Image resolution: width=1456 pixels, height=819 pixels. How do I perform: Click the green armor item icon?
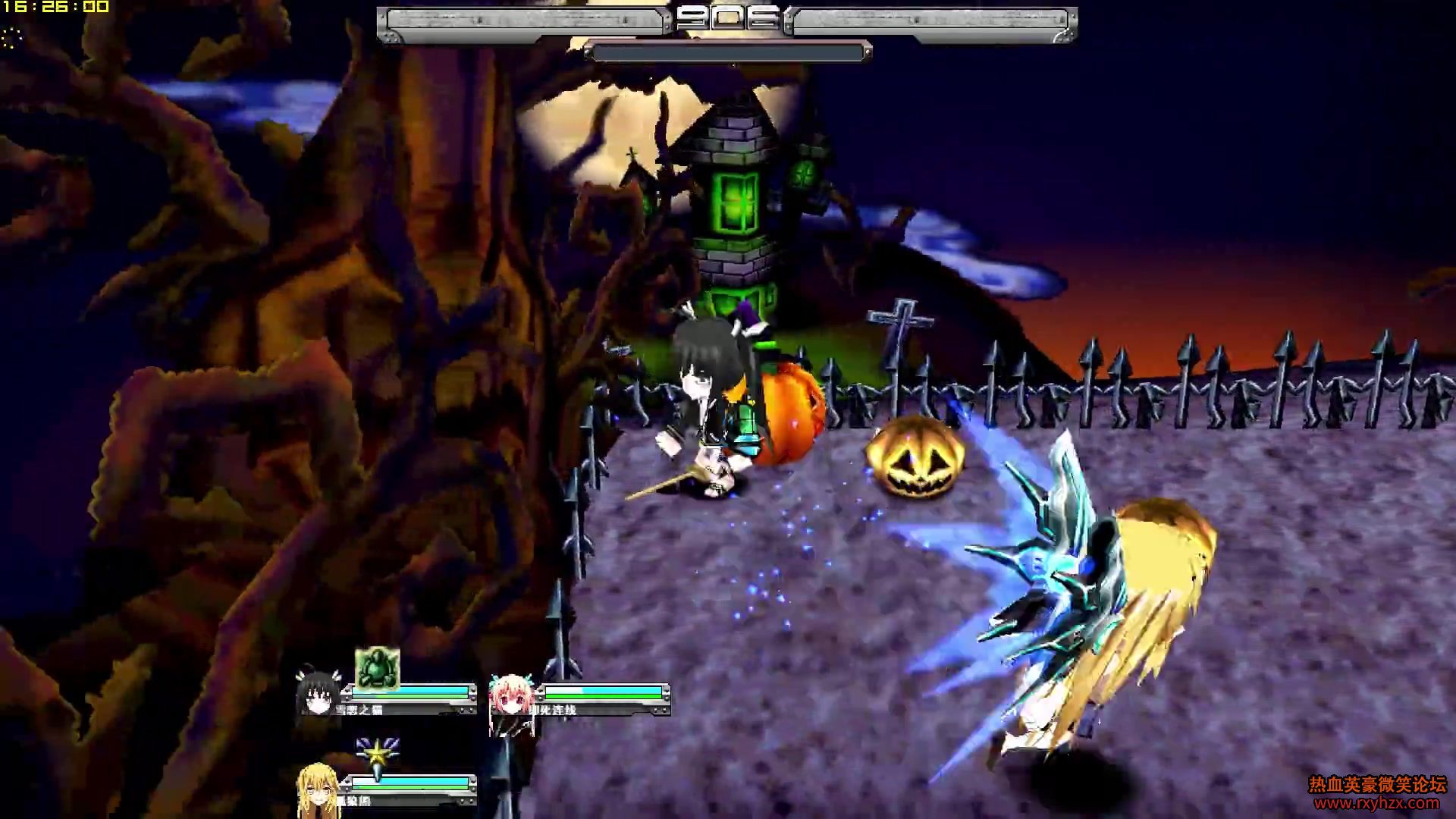click(x=377, y=669)
